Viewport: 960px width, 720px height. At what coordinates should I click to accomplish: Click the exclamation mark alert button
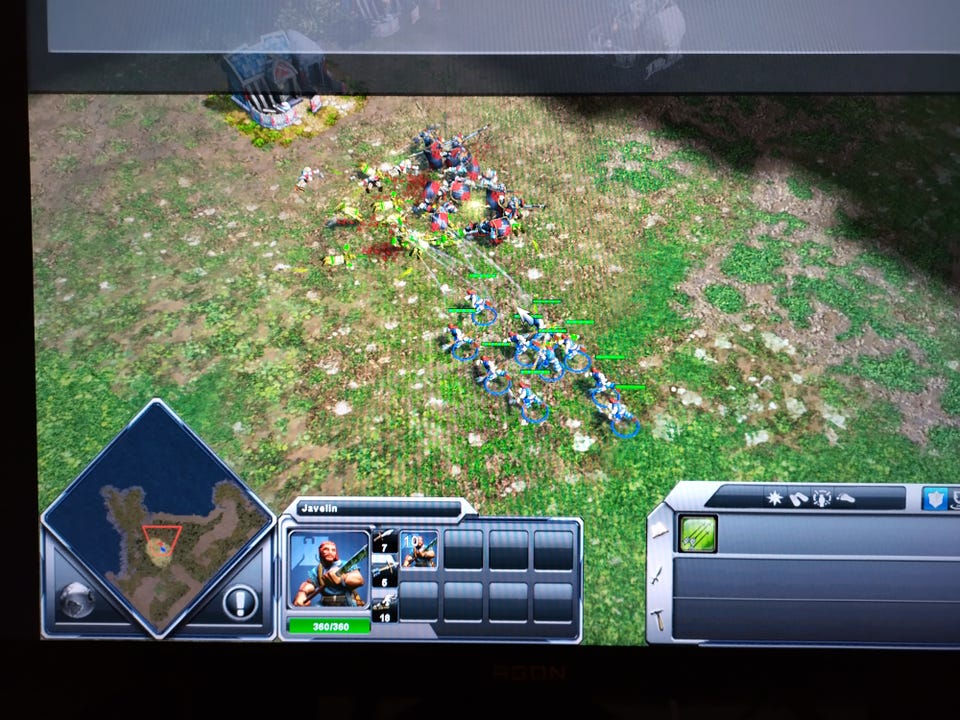[x=240, y=603]
